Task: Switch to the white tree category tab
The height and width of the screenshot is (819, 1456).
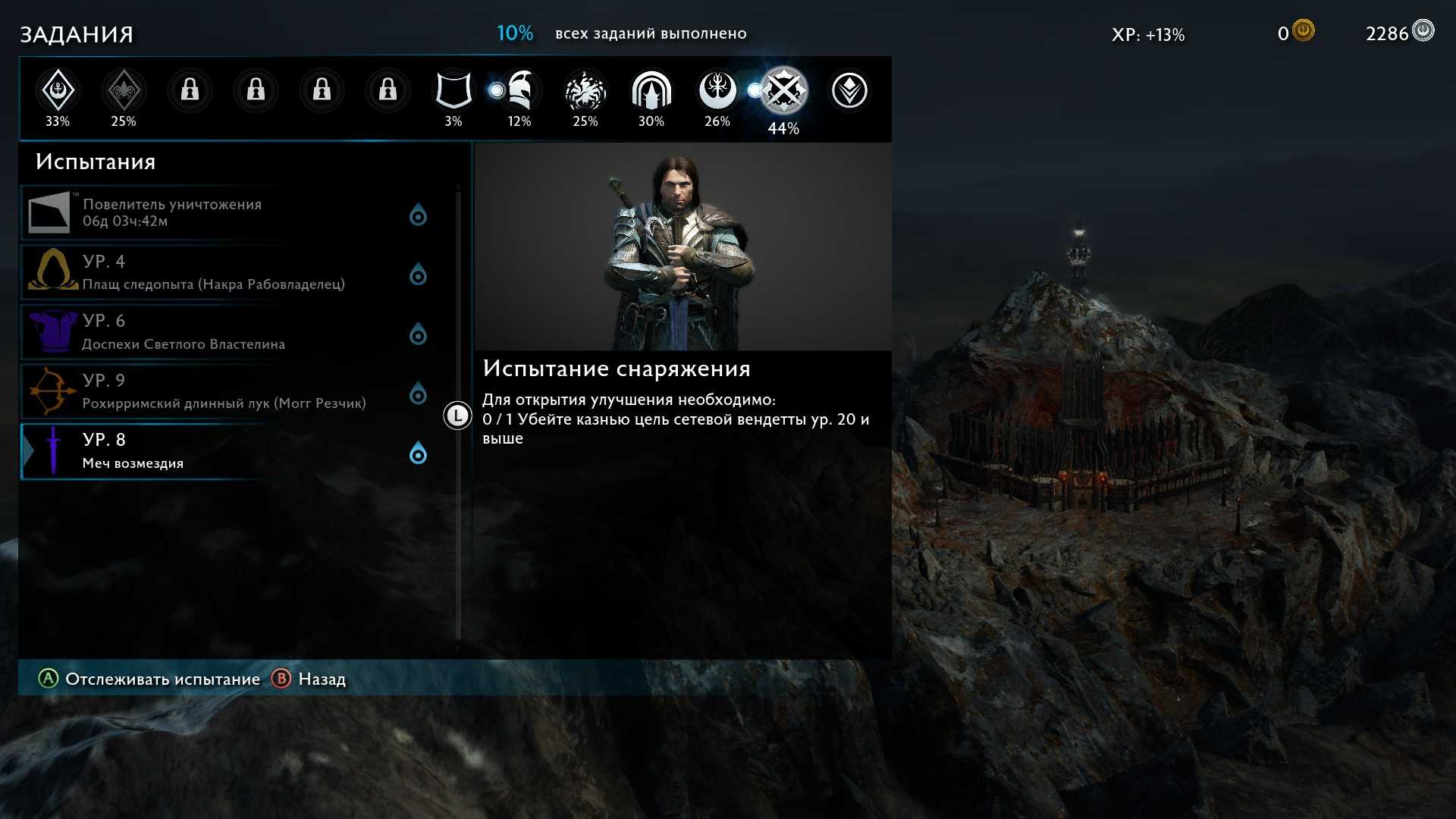Action: click(717, 91)
